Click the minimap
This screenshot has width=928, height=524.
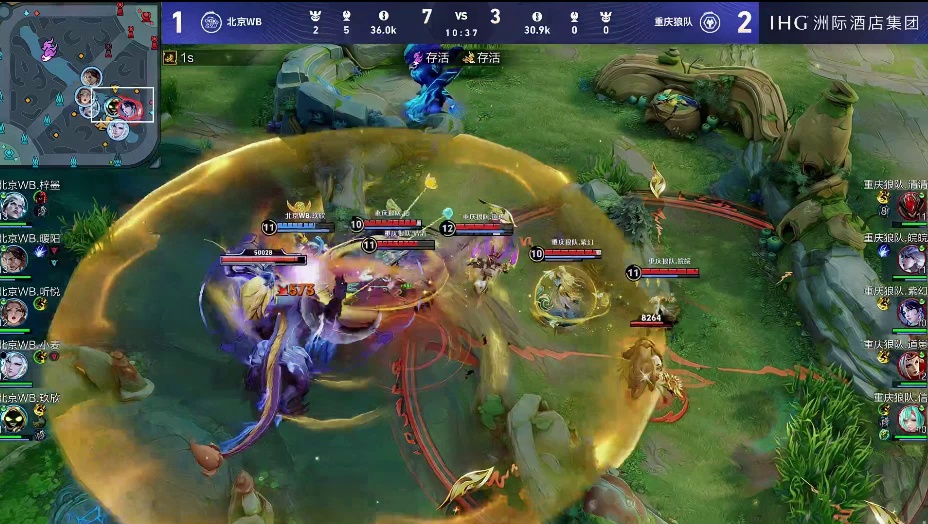tap(80, 84)
